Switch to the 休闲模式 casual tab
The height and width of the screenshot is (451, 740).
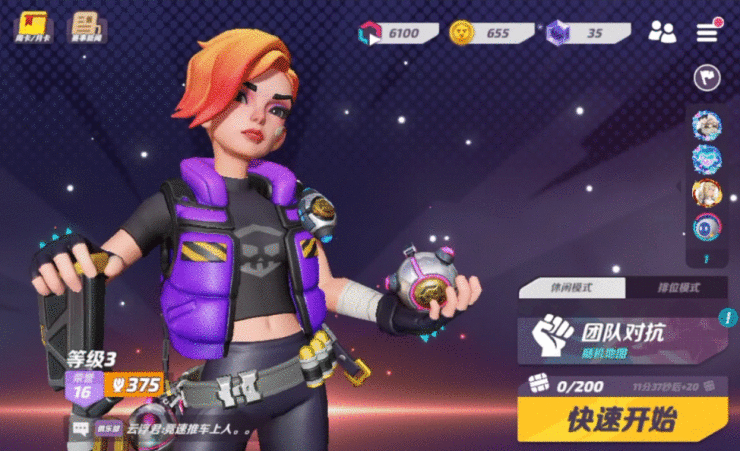coord(571,287)
